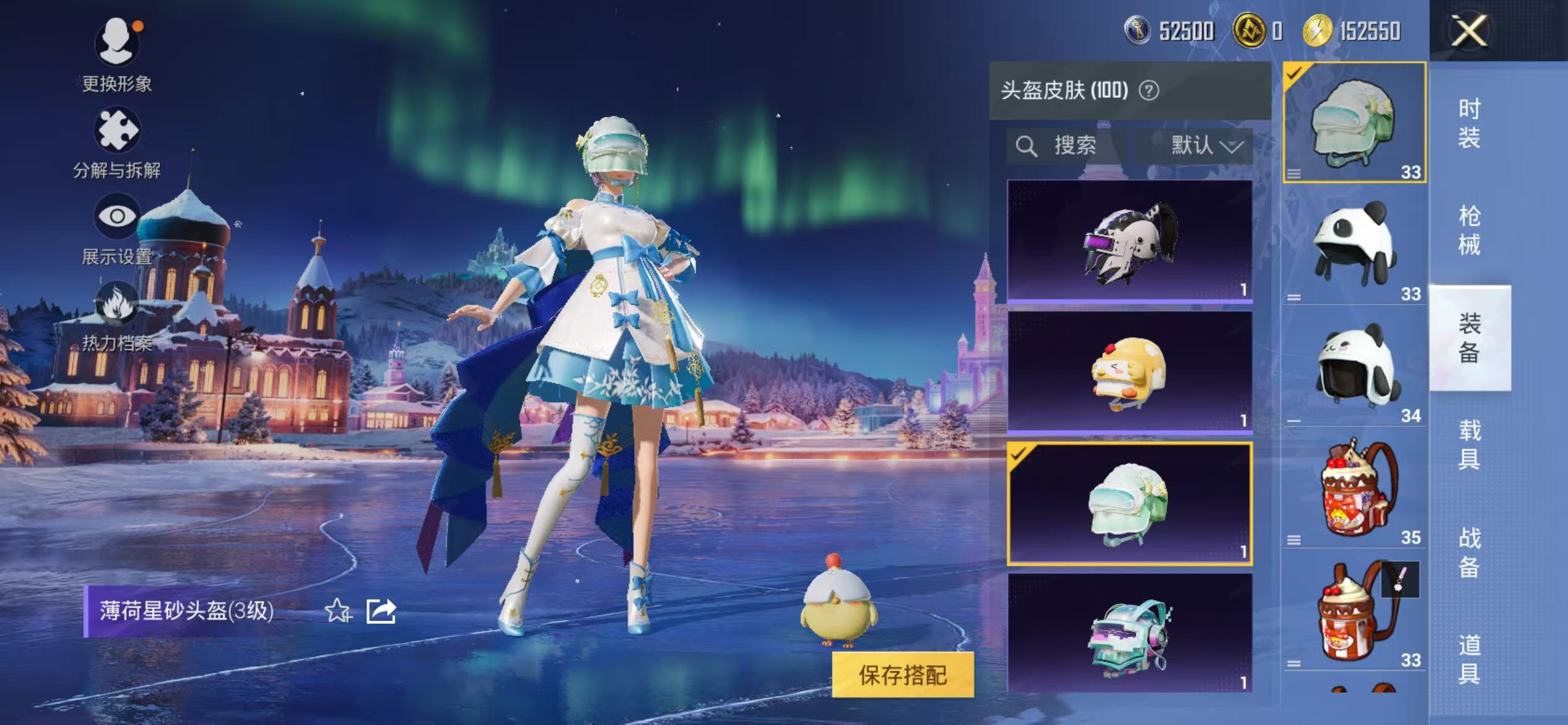Open the search magnifier in helmet list
Image resolution: width=1568 pixels, height=725 pixels.
click(1027, 146)
